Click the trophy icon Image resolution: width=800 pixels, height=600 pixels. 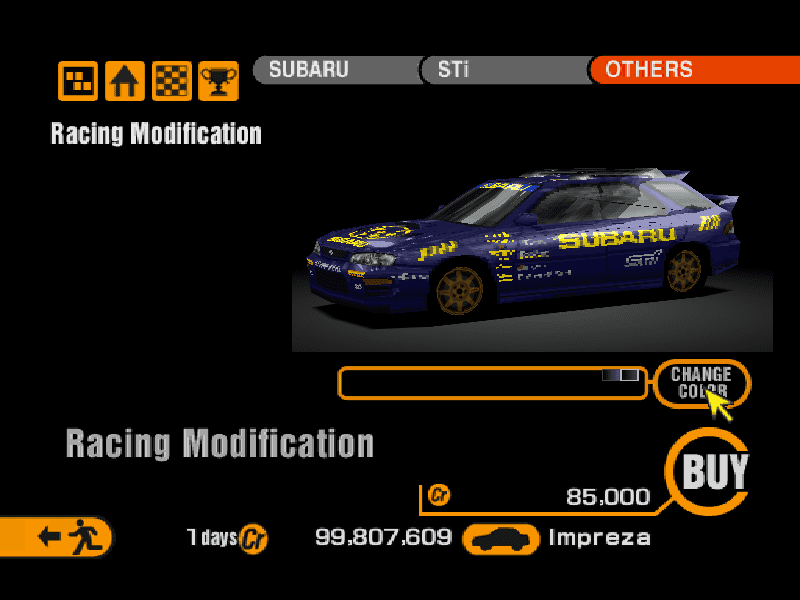(x=217, y=81)
